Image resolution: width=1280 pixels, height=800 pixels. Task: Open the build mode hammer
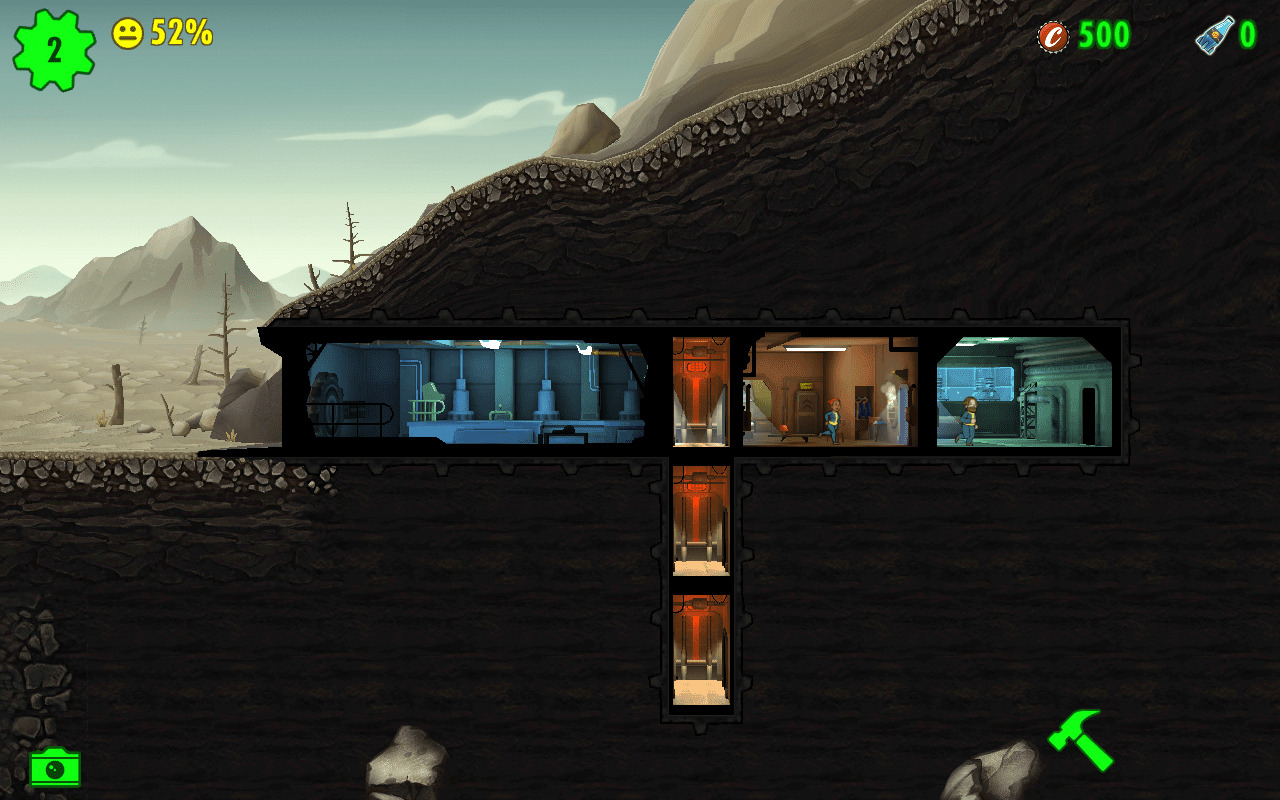1081,740
